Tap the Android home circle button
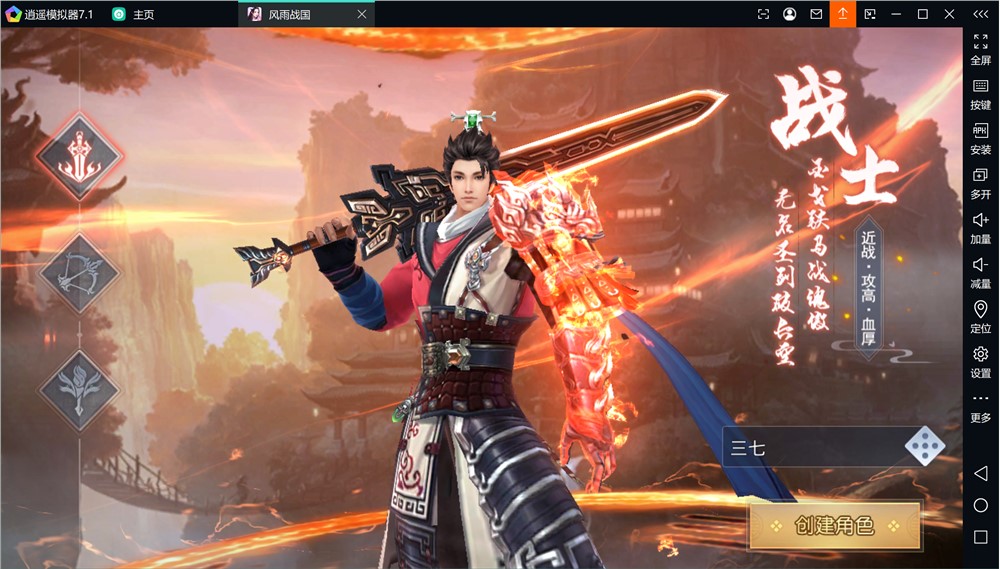 (981, 505)
